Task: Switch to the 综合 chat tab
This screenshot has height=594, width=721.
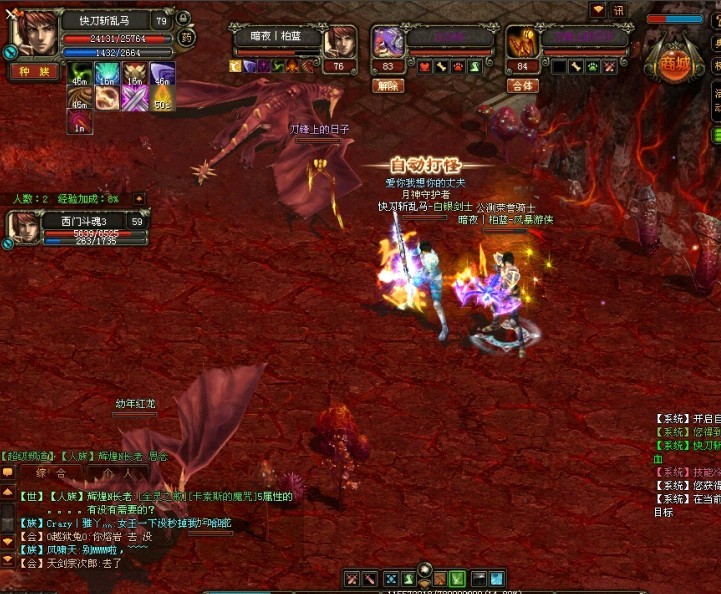Action: coord(51,472)
